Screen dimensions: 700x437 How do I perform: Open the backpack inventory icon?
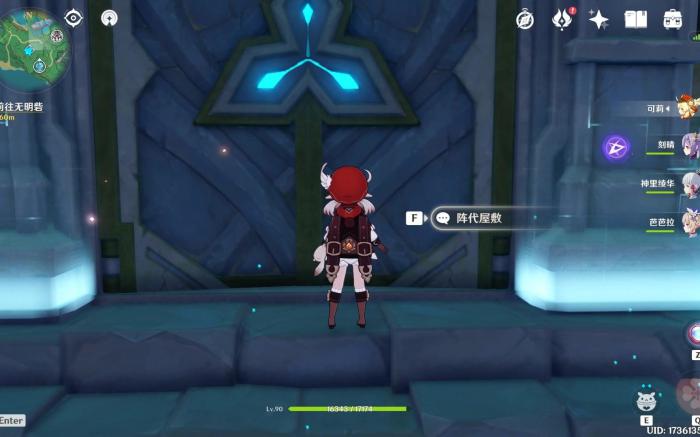[668, 19]
